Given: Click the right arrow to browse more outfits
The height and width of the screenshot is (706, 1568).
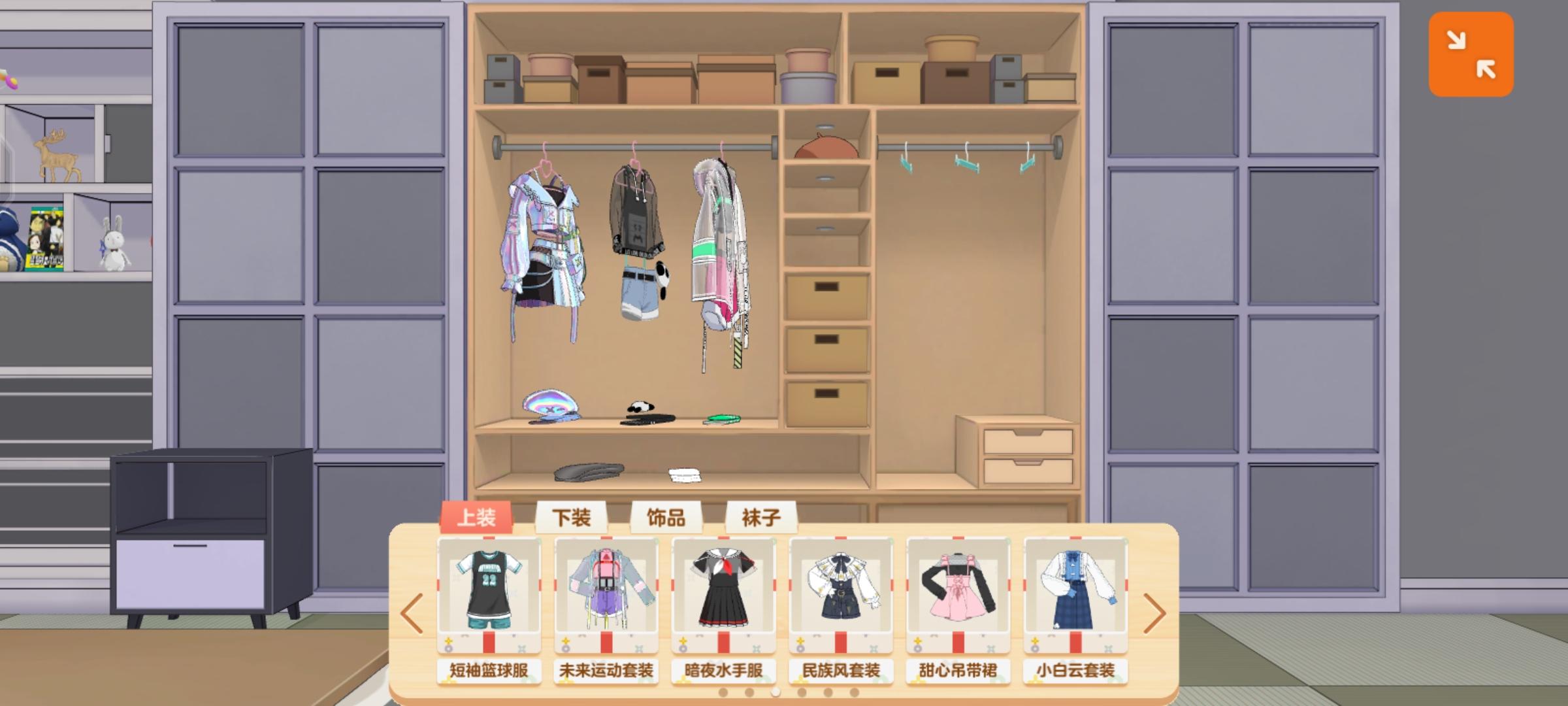Looking at the screenshot, I should [x=1156, y=613].
